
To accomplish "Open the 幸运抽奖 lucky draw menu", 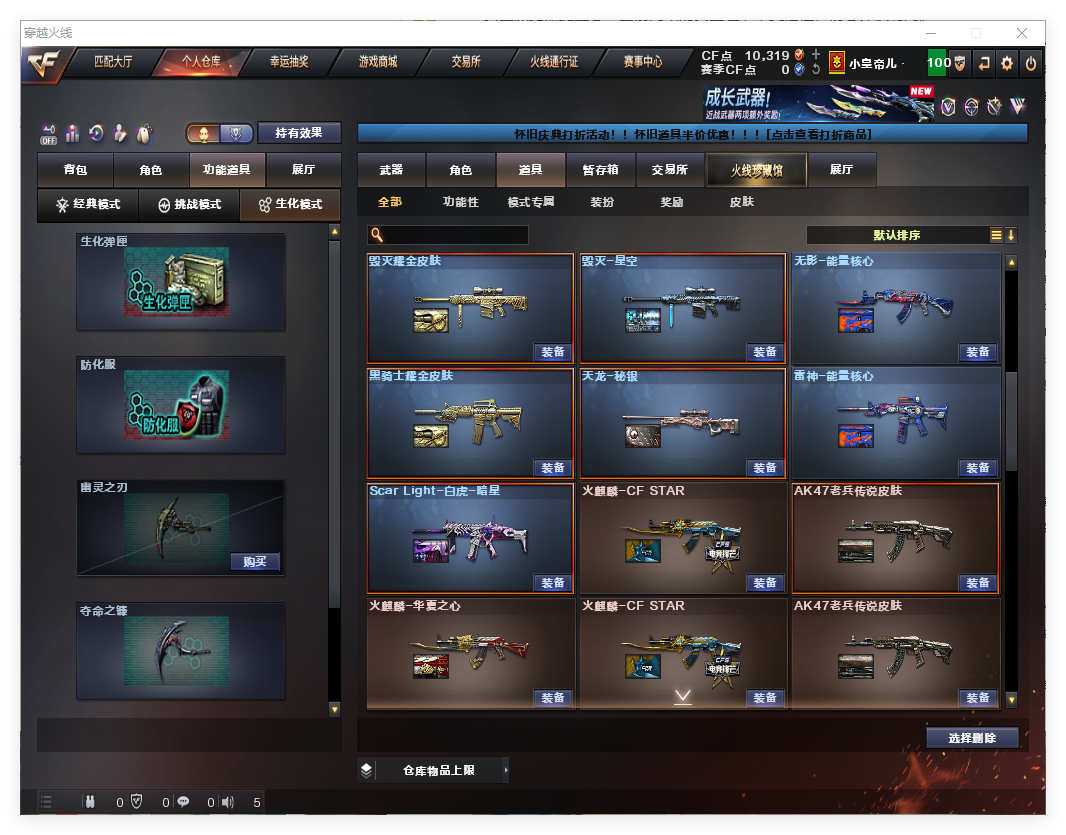I will [289, 62].
